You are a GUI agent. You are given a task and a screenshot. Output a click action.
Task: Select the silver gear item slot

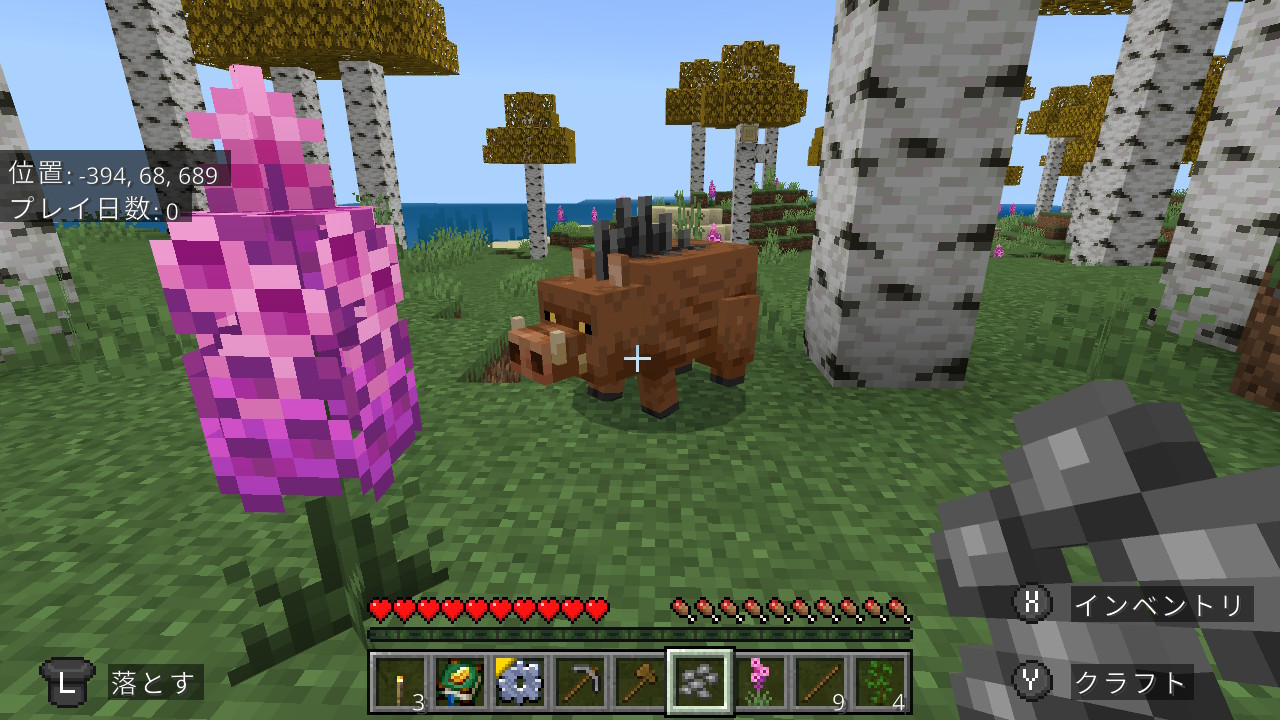point(520,682)
